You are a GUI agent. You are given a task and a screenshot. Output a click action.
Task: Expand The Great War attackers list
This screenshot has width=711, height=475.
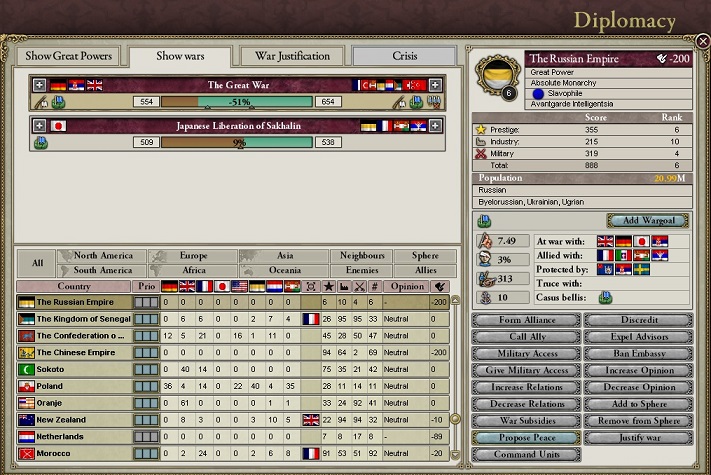tap(39, 86)
